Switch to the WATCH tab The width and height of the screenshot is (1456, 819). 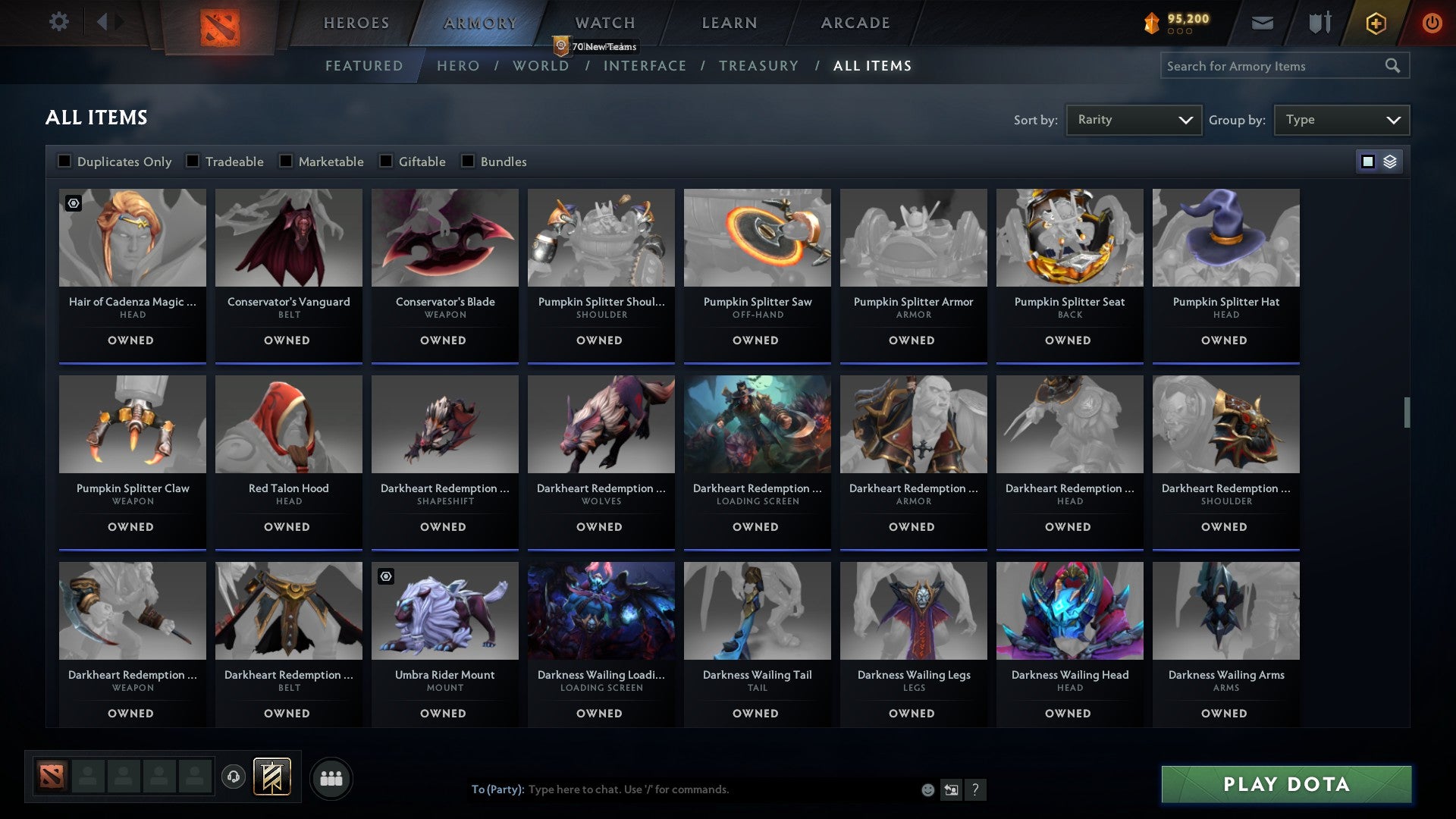click(x=604, y=22)
